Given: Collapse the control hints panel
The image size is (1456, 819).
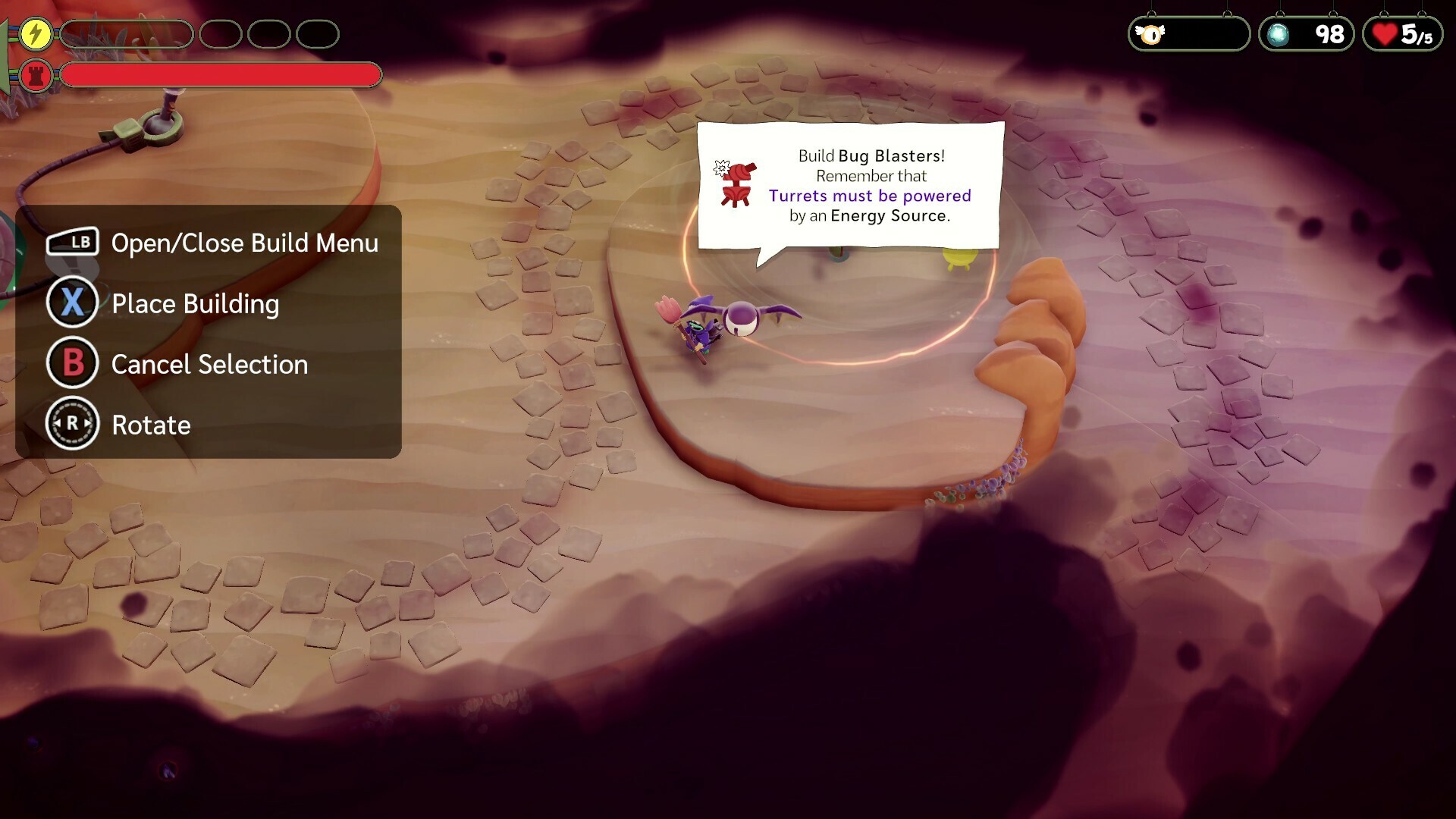Looking at the screenshot, I should (x=209, y=334).
